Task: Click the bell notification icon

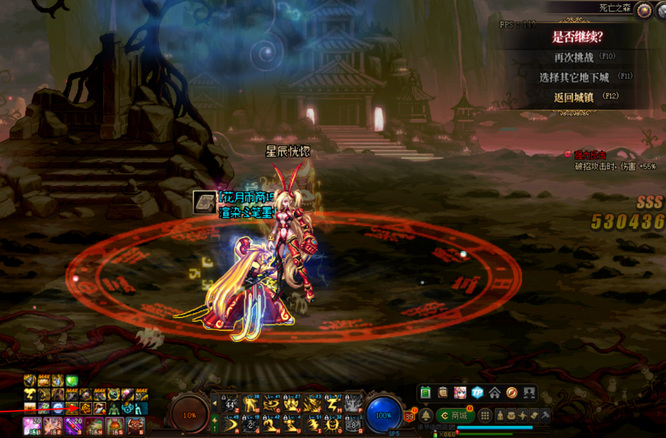Action: [x=427, y=415]
